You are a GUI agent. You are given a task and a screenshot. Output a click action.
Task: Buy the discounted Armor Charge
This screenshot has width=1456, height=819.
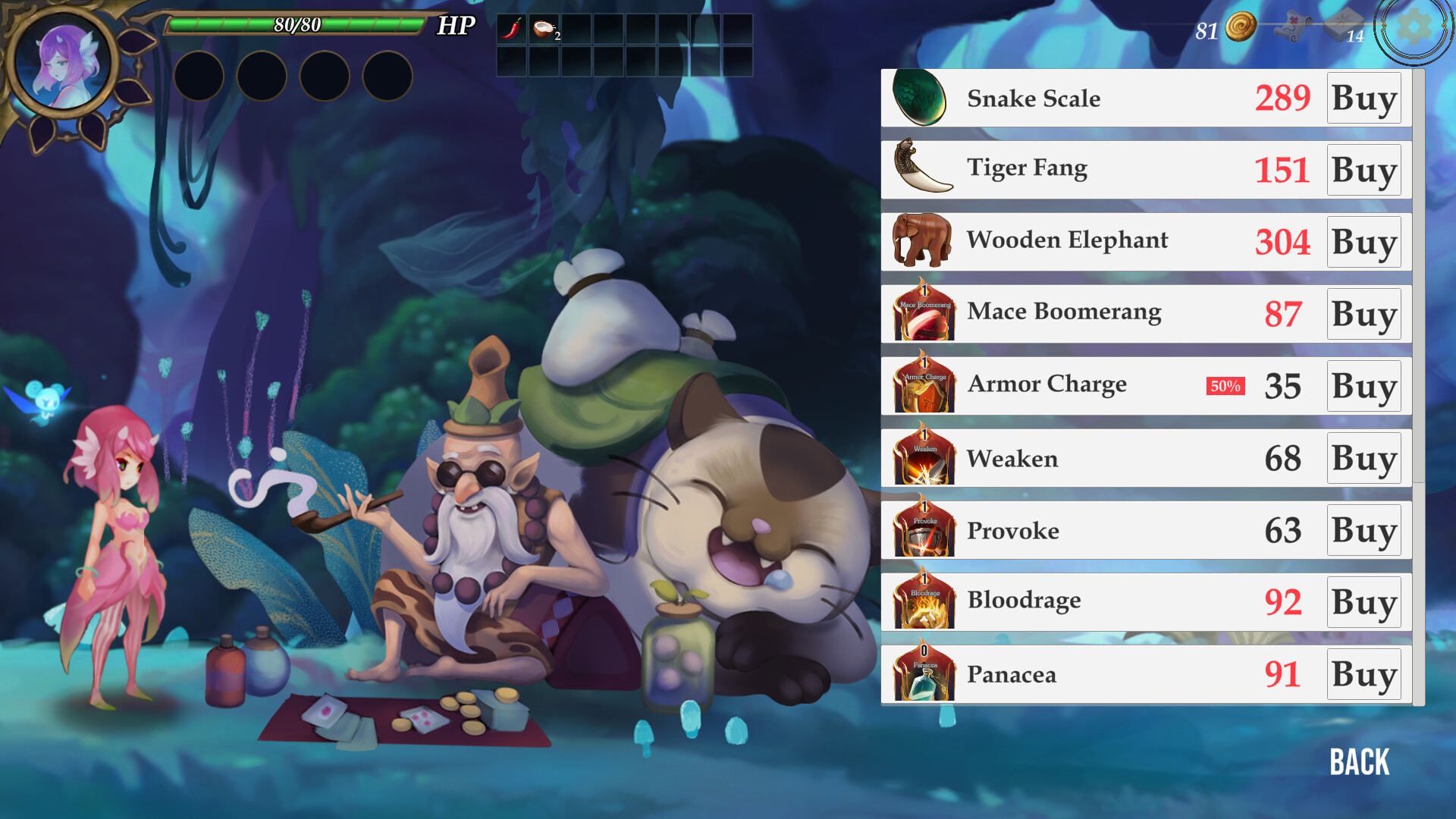coord(1363,386)
